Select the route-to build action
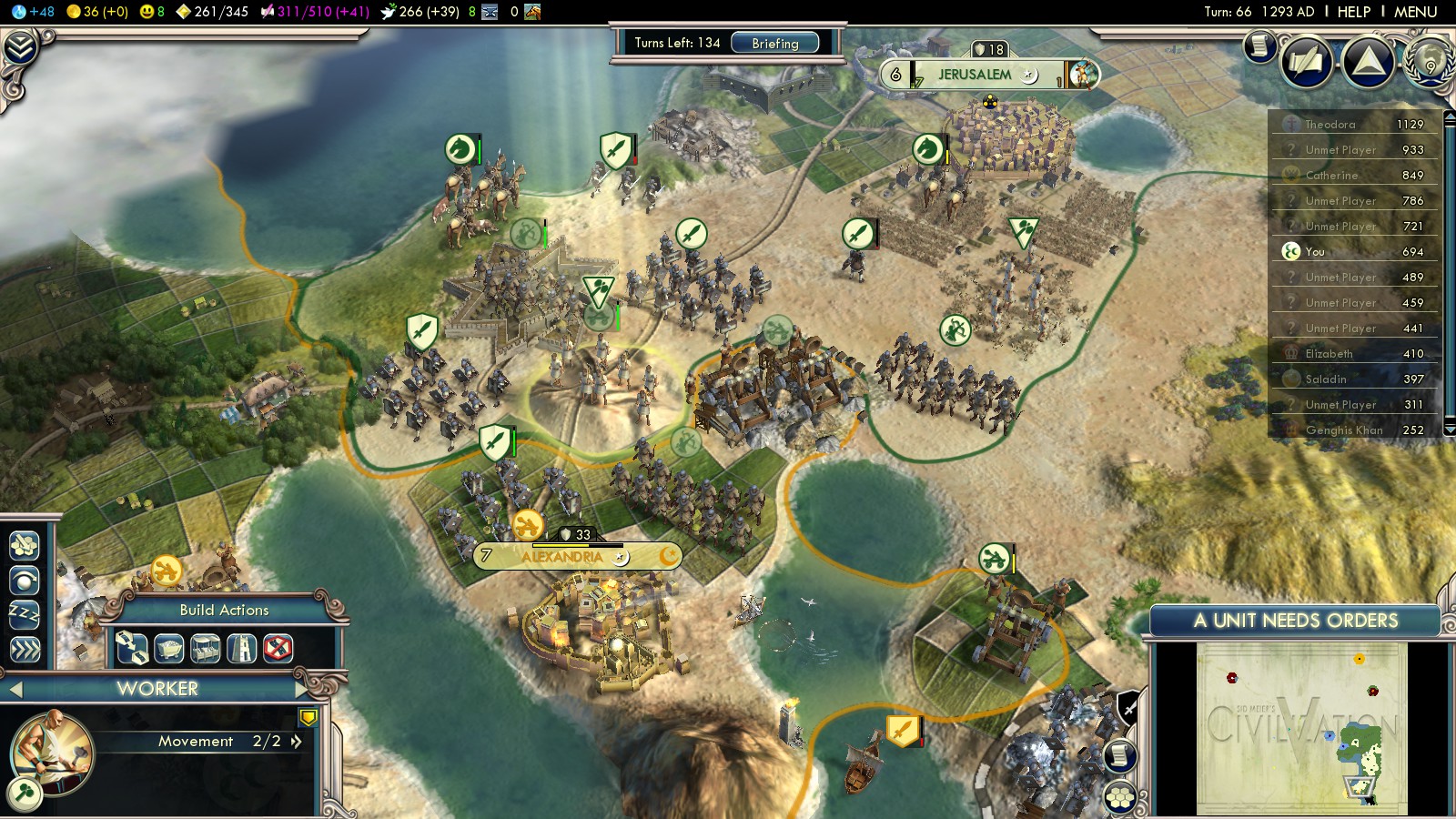This screenshot has height=819, width=1456. [132, 648]
